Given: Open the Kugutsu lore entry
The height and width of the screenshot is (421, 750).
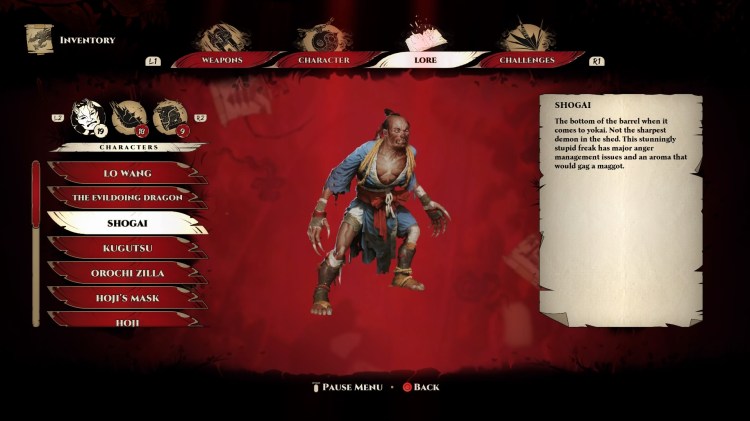Looking at the screenshot, I should click(x=126, y=247).
